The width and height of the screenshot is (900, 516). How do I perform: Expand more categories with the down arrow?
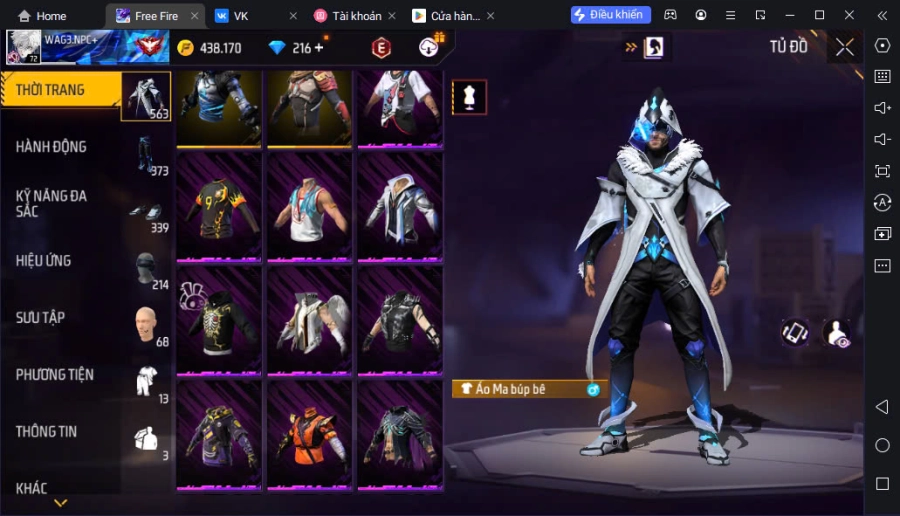point(60,503)
